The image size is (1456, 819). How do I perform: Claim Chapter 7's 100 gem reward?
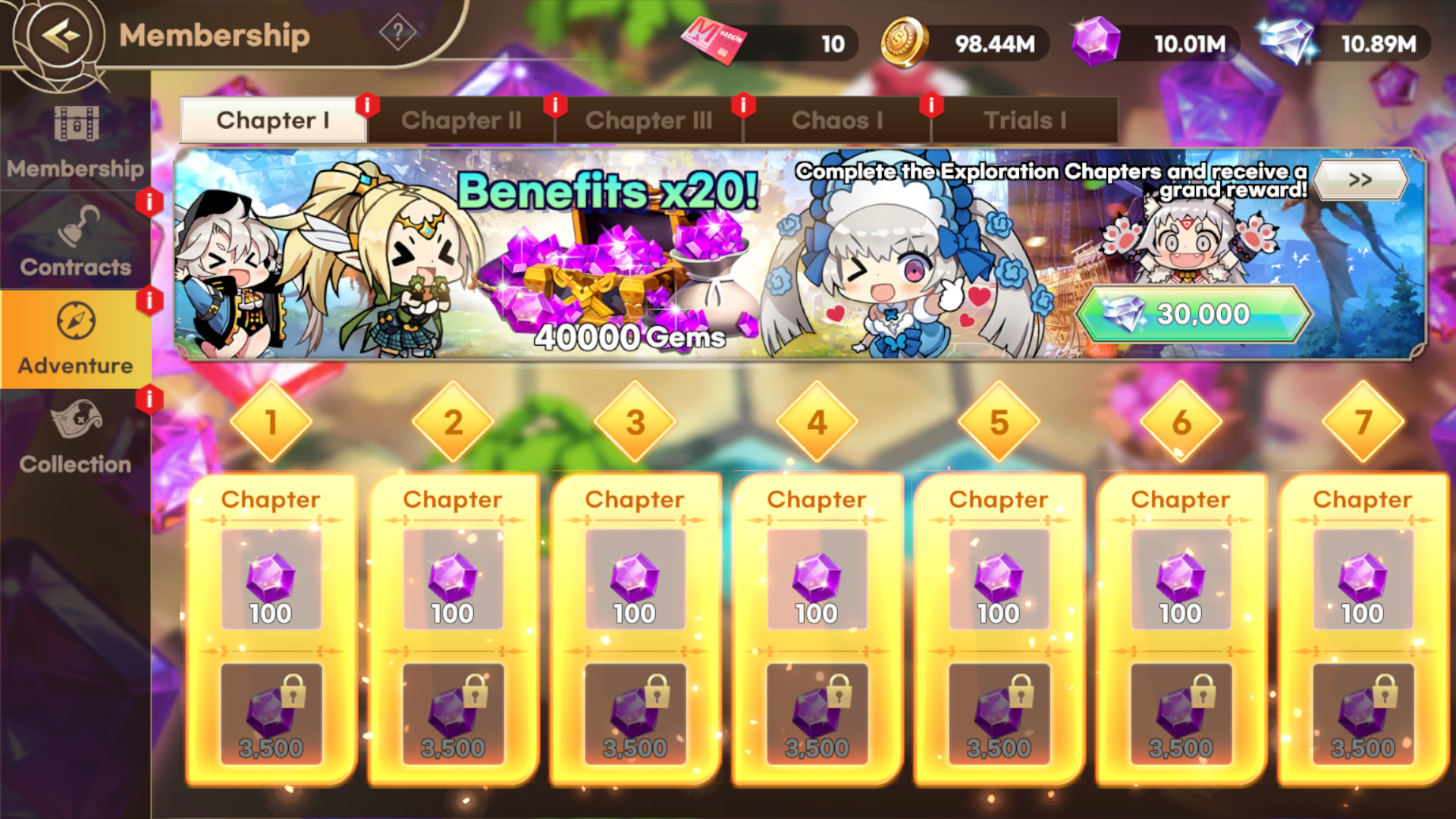tap(1363, 580)
